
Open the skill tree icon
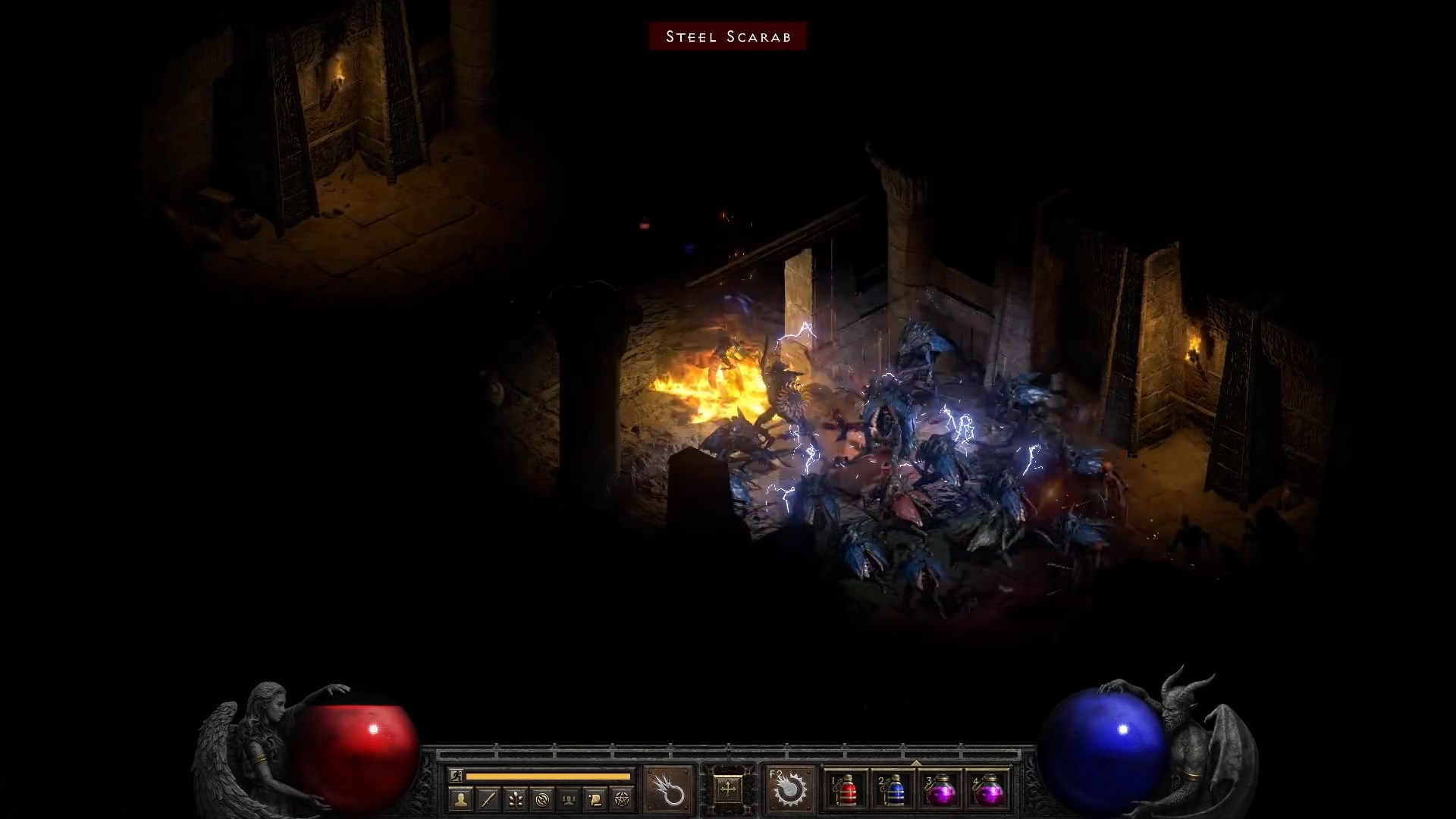tap(517, 799)
